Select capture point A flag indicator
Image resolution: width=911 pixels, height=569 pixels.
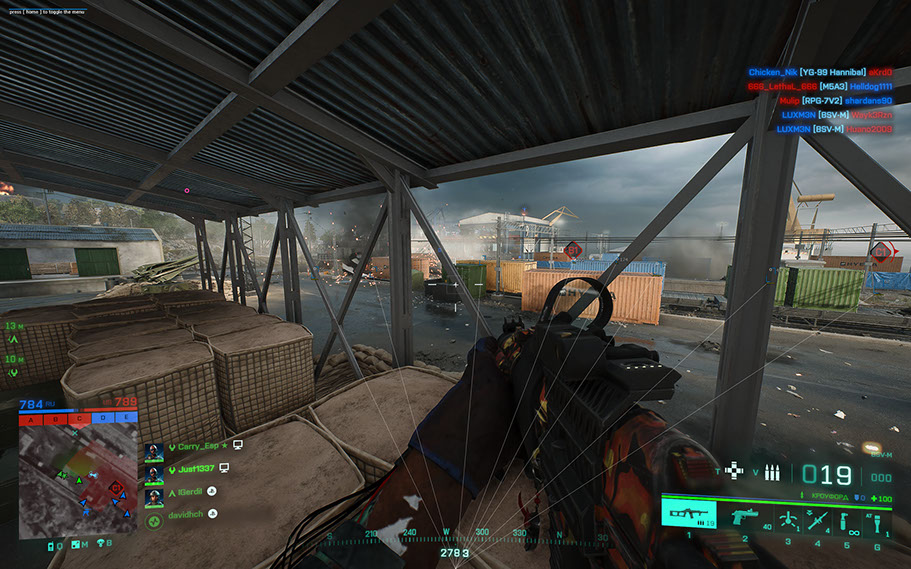coord(31,418)
